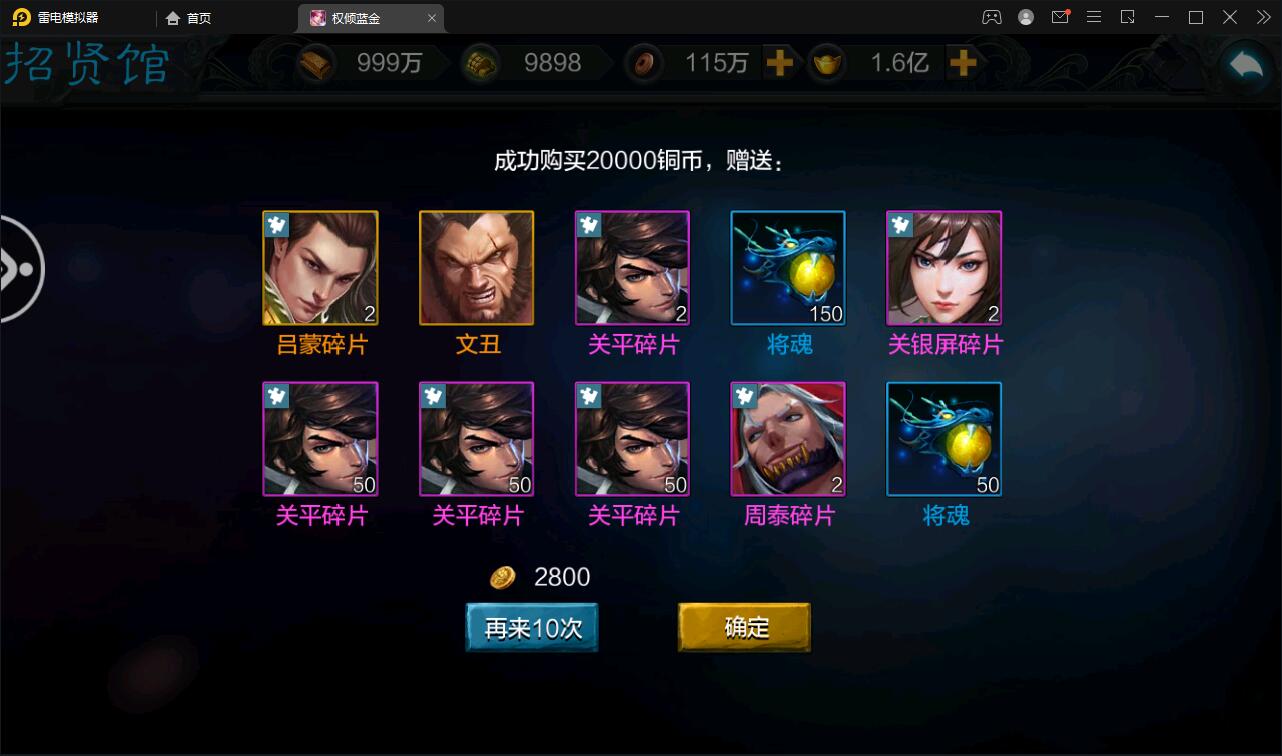Click the copper coin currency icon
1282x756 pixels.
click(643, 62)
